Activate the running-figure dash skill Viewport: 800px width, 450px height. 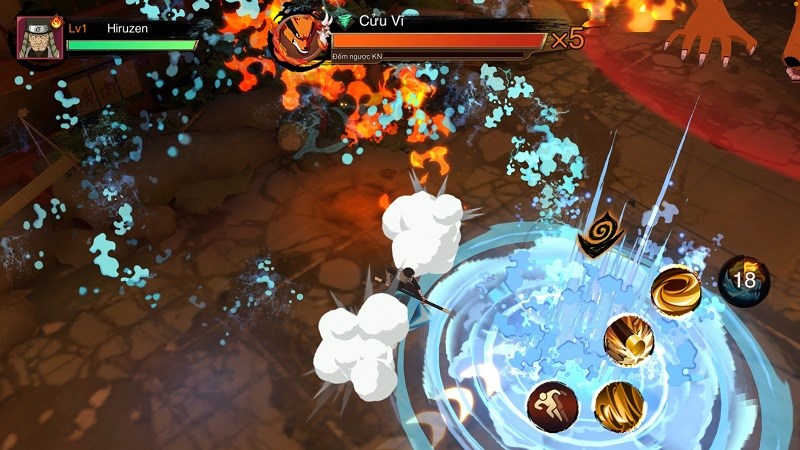tap(551, 406)
